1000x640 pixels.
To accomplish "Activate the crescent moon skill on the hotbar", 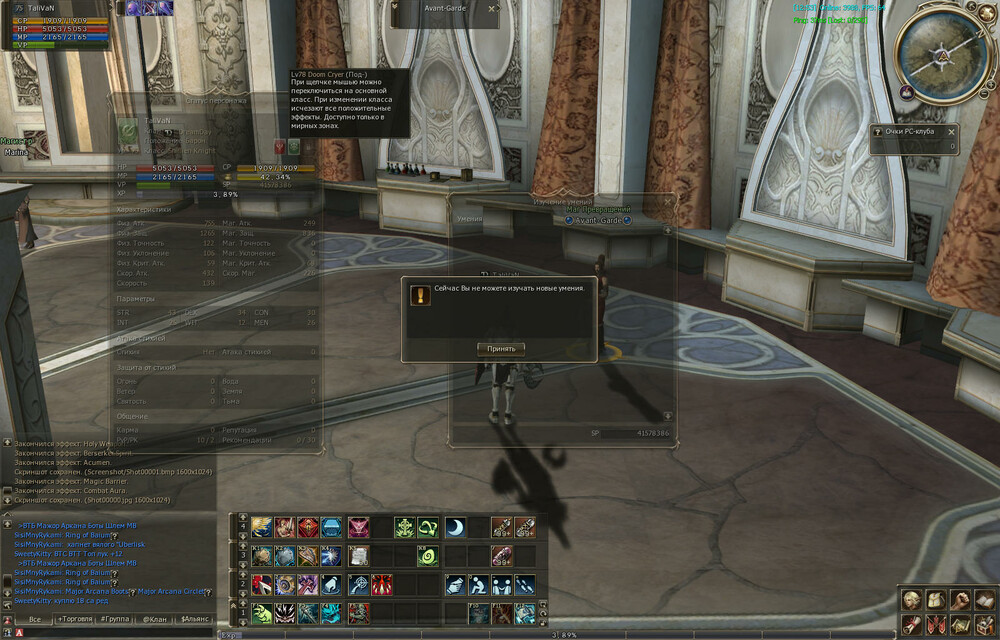I will (x=455, y=527).
